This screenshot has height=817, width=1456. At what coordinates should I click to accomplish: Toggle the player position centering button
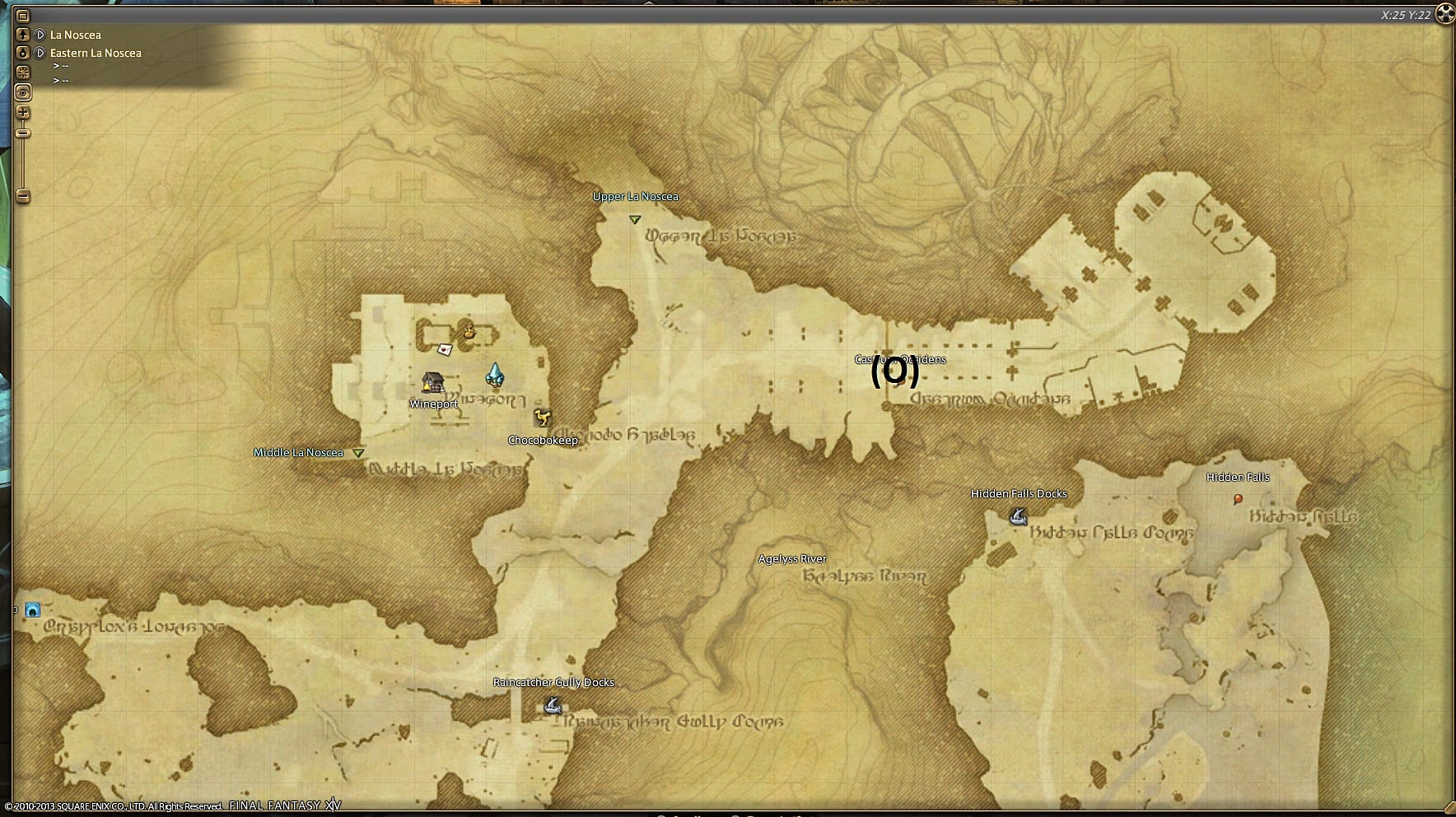click(22, 91)
